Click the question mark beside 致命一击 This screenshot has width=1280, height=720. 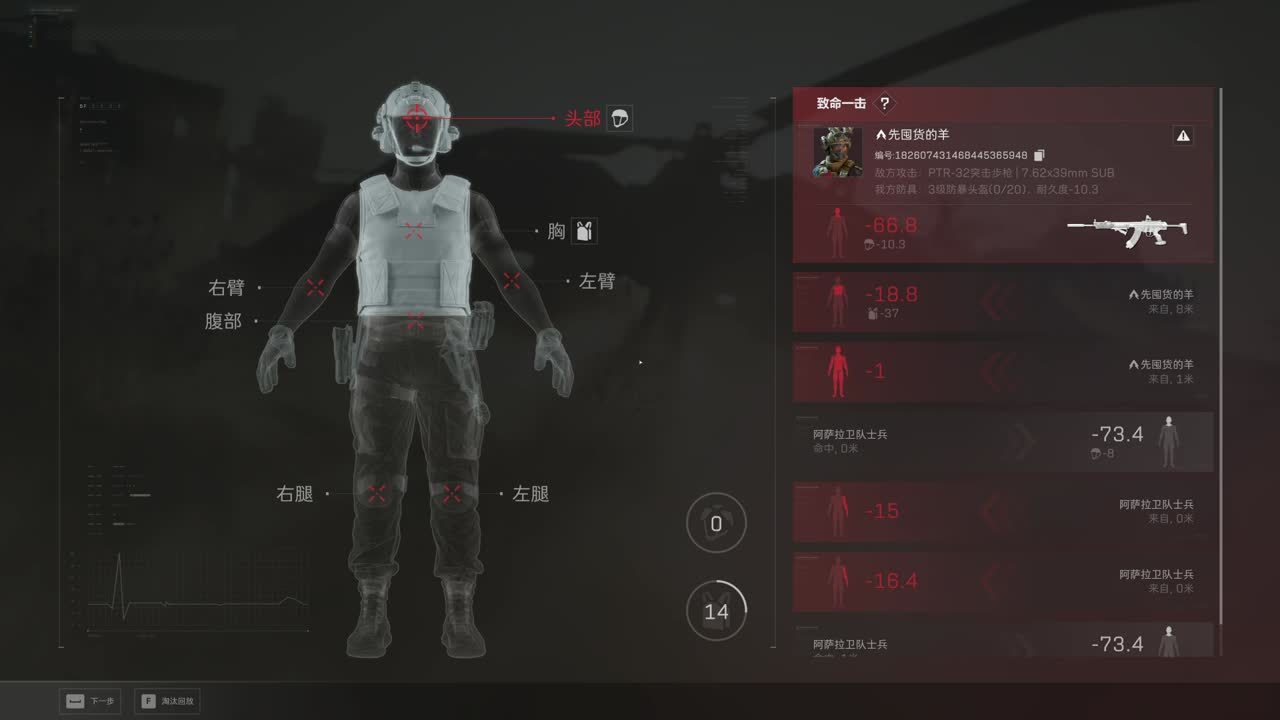[x=884, y=103]
